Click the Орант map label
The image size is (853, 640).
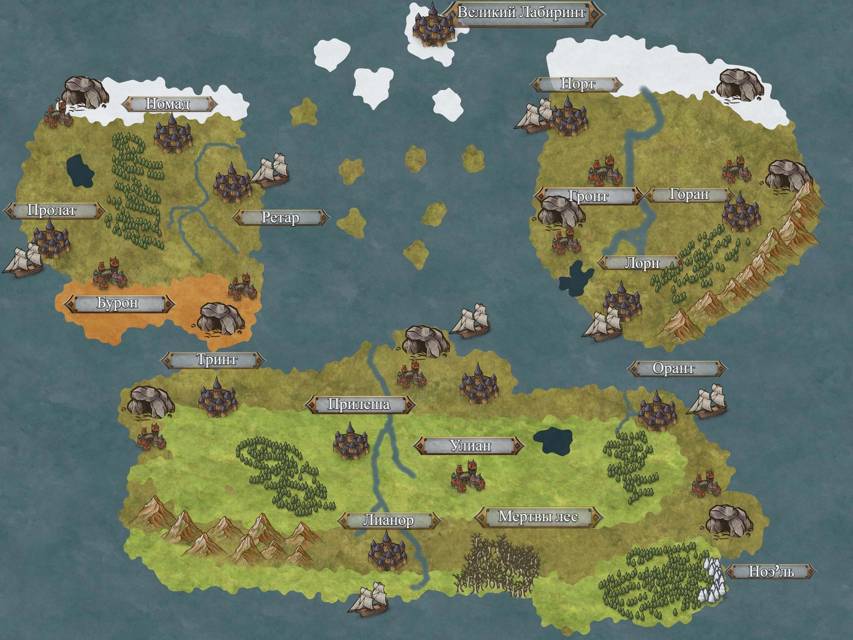coord(676,368)
